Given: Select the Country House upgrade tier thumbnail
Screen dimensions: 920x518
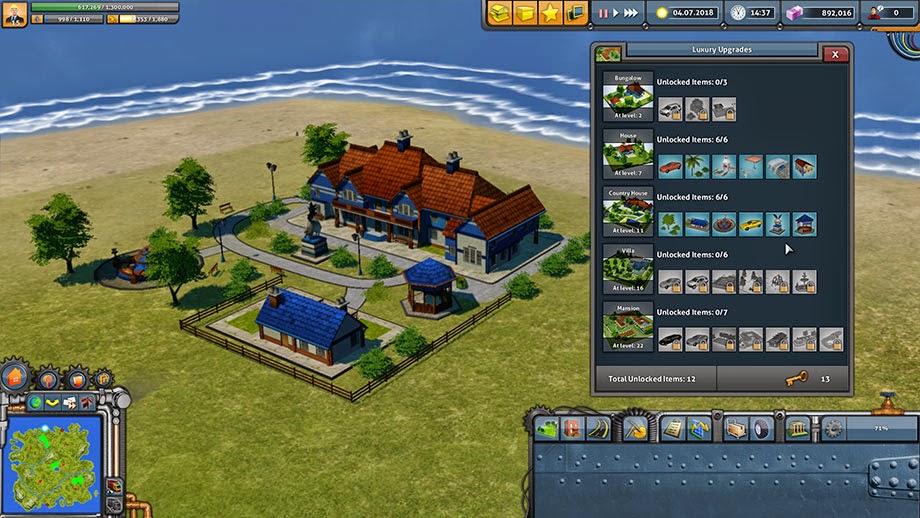Looking at the screenshot, I should 628,211.
